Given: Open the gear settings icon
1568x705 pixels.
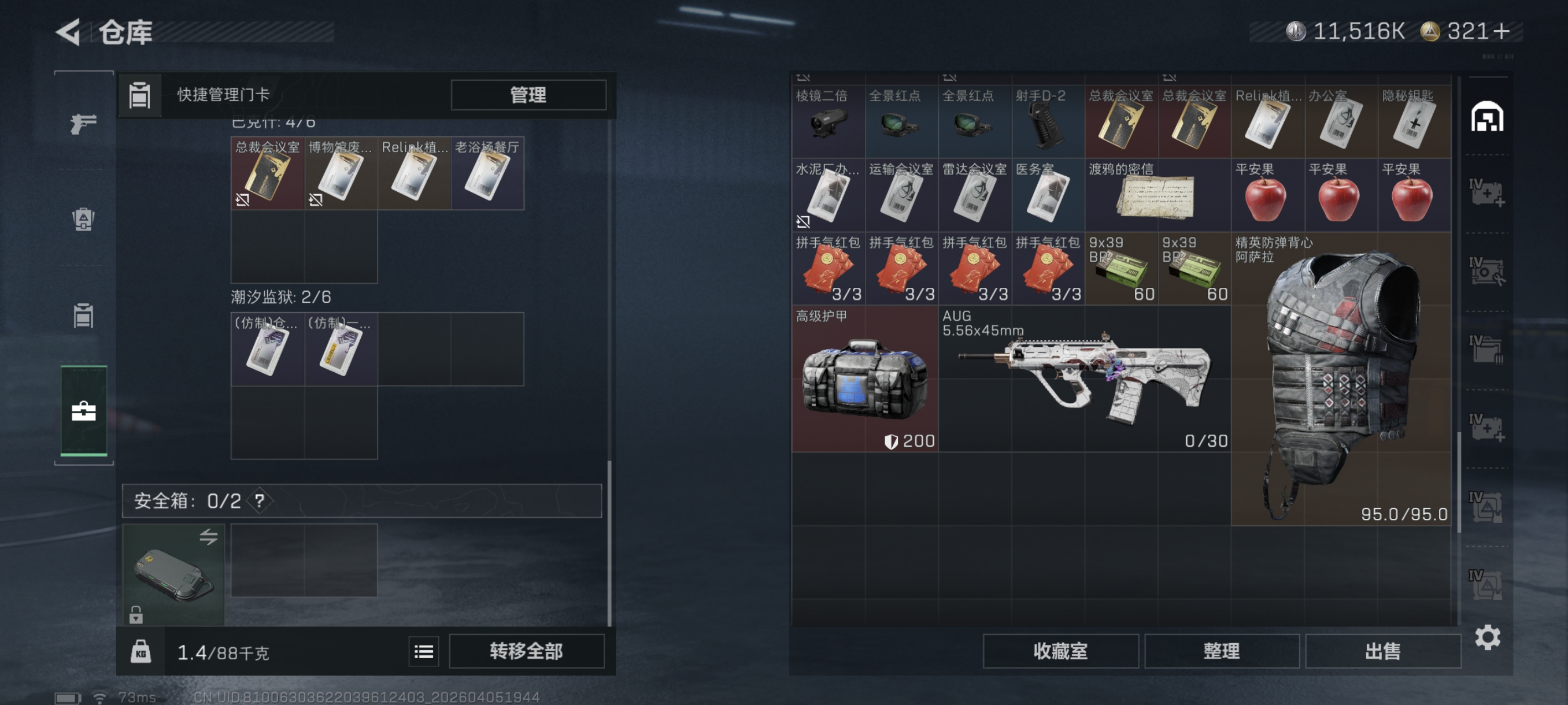Looking at the screenshot, I should pyautogui.click(x=1487, y=637).
